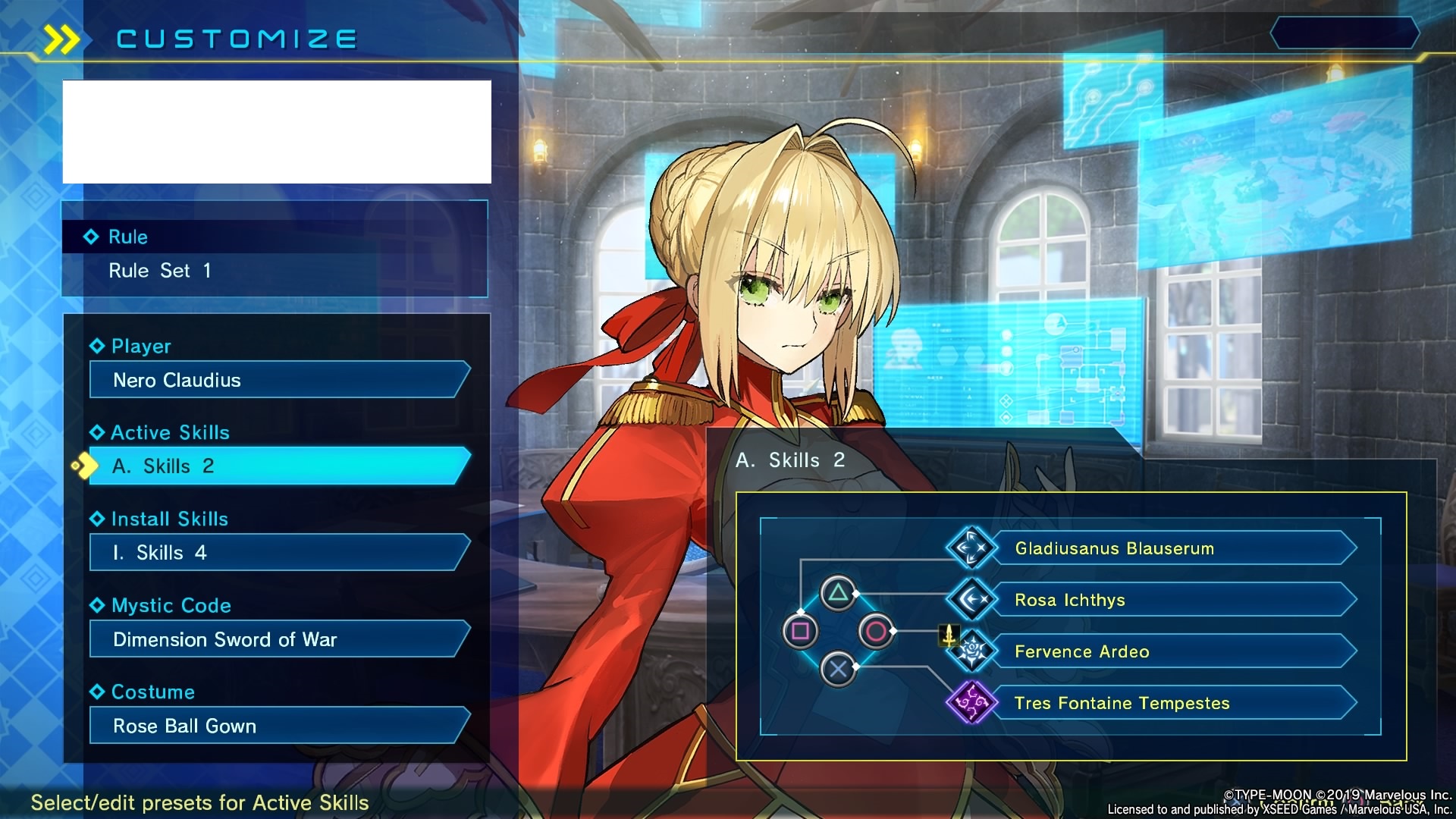Open the A. Skills 2 preset

(x=278, y=466)
